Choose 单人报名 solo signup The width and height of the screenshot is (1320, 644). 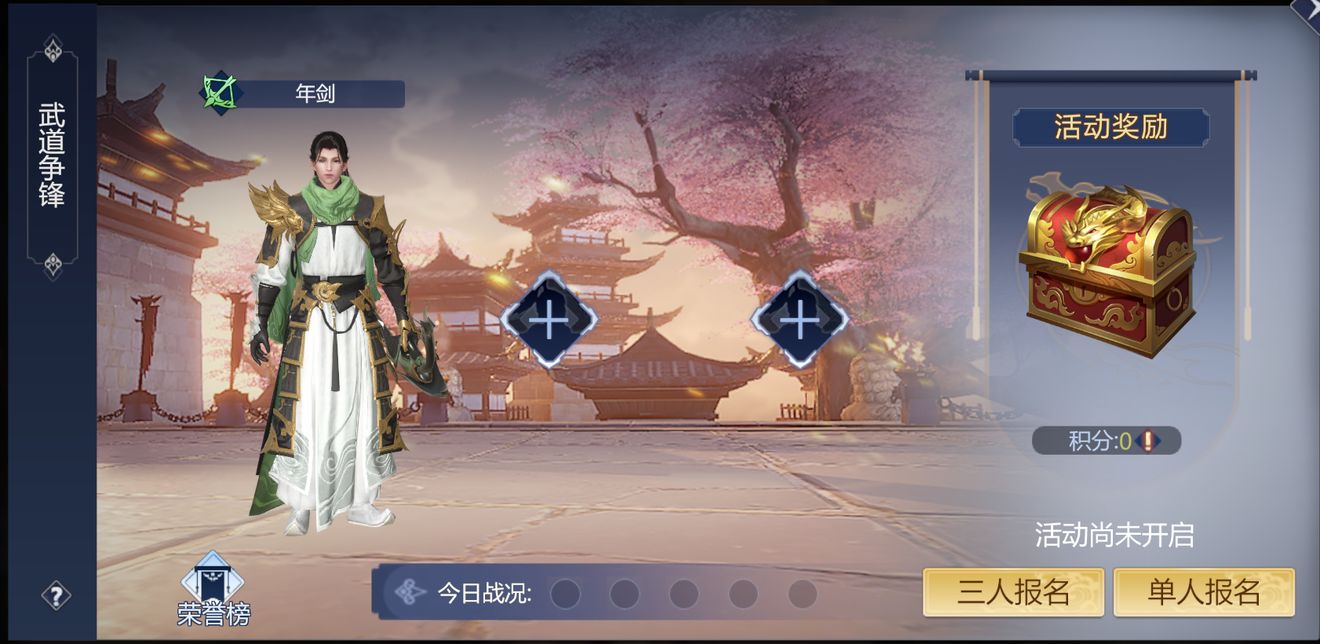tap(1204, 592)
